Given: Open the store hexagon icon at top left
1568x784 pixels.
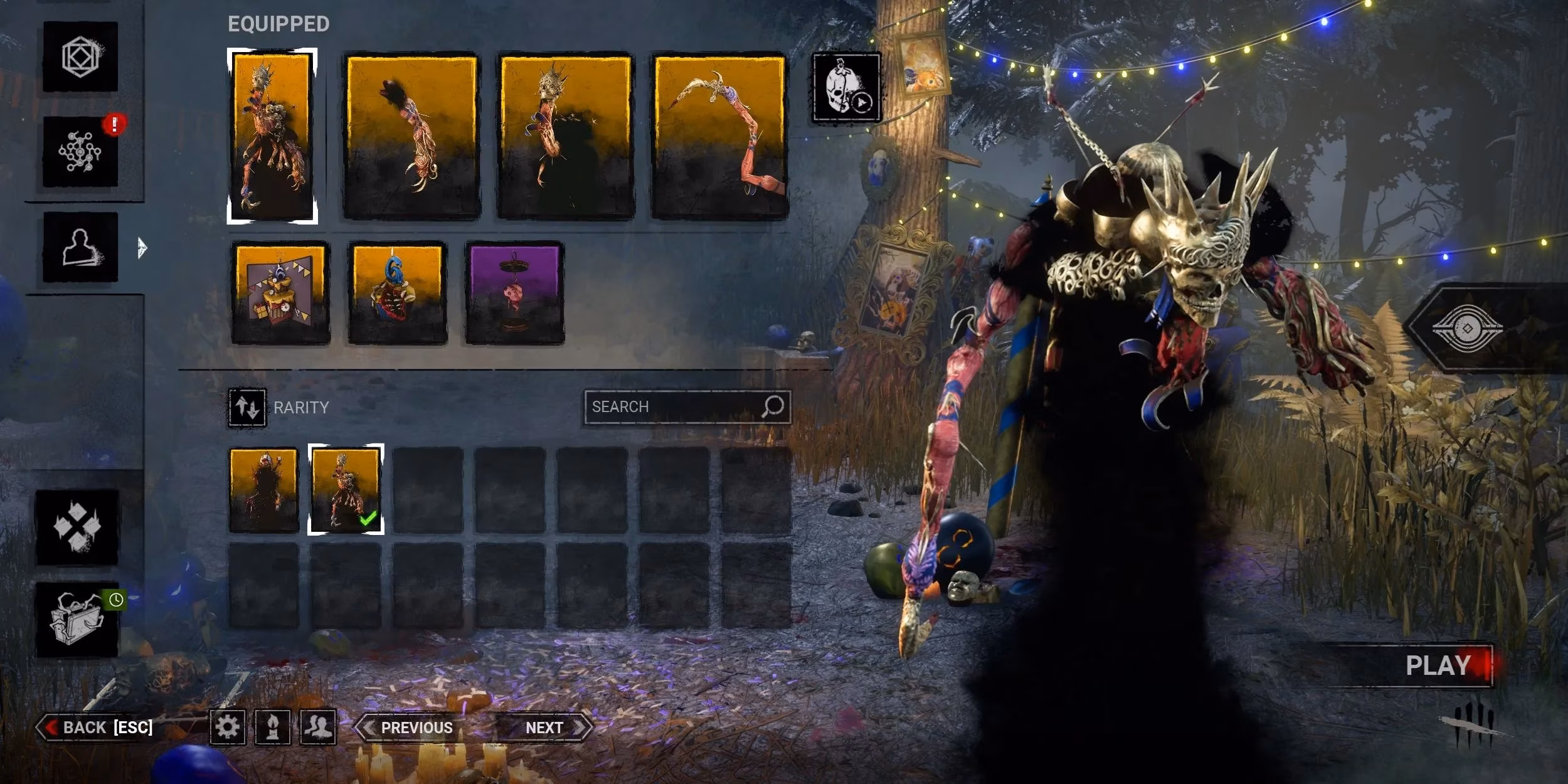Looking at the screenshot, I should coord(82,56).
